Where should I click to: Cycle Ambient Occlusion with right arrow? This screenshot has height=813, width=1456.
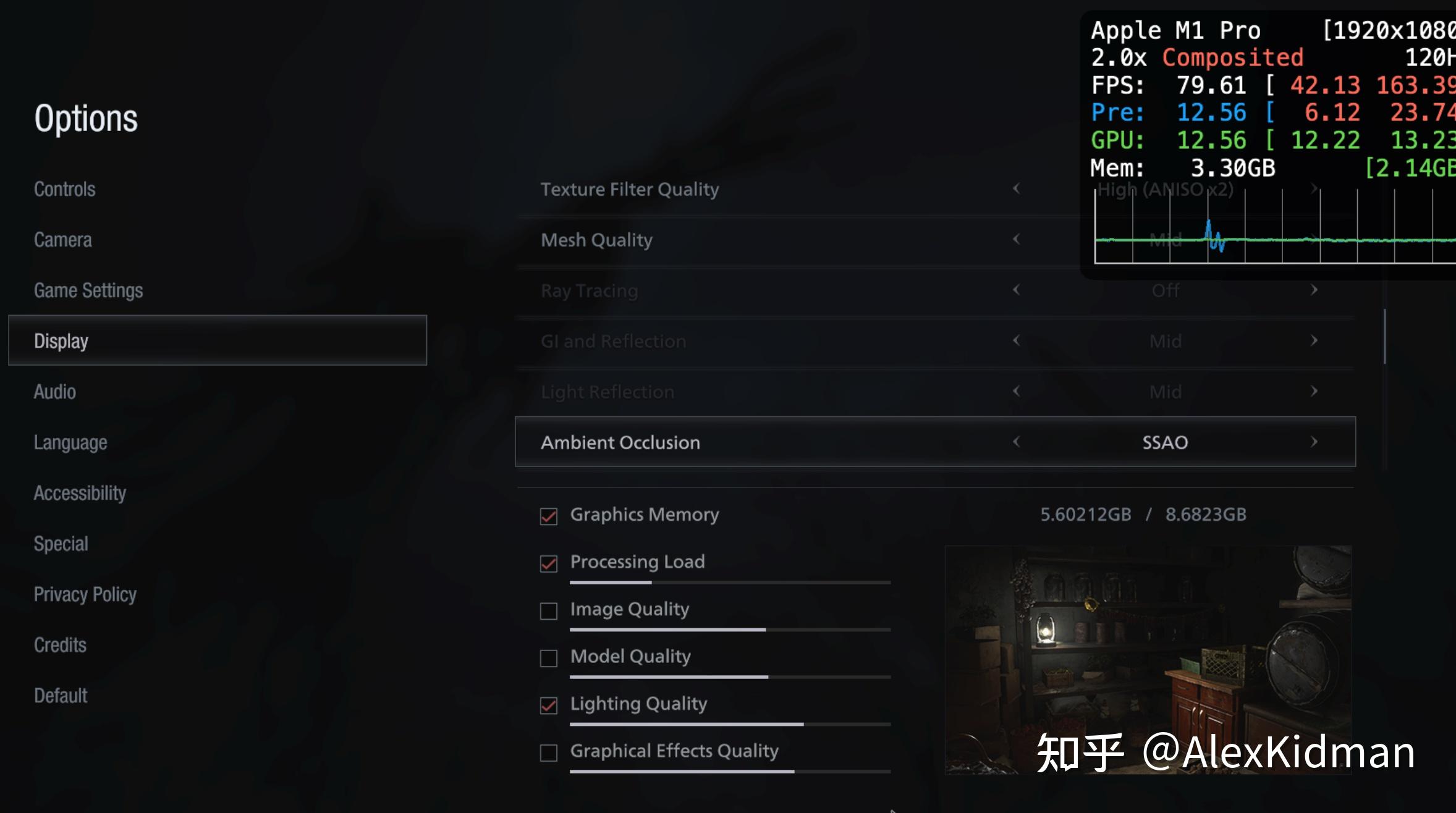pos(1314,442)
